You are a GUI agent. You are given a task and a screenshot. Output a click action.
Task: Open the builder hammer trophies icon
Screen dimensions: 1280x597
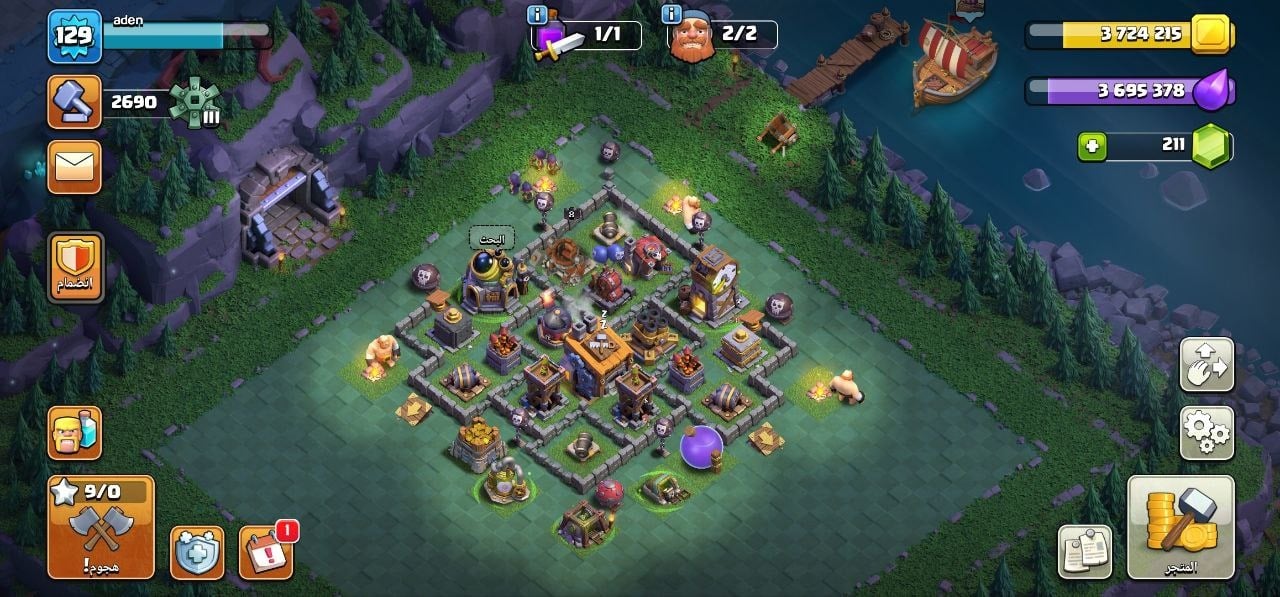click(x=74, y=102)
